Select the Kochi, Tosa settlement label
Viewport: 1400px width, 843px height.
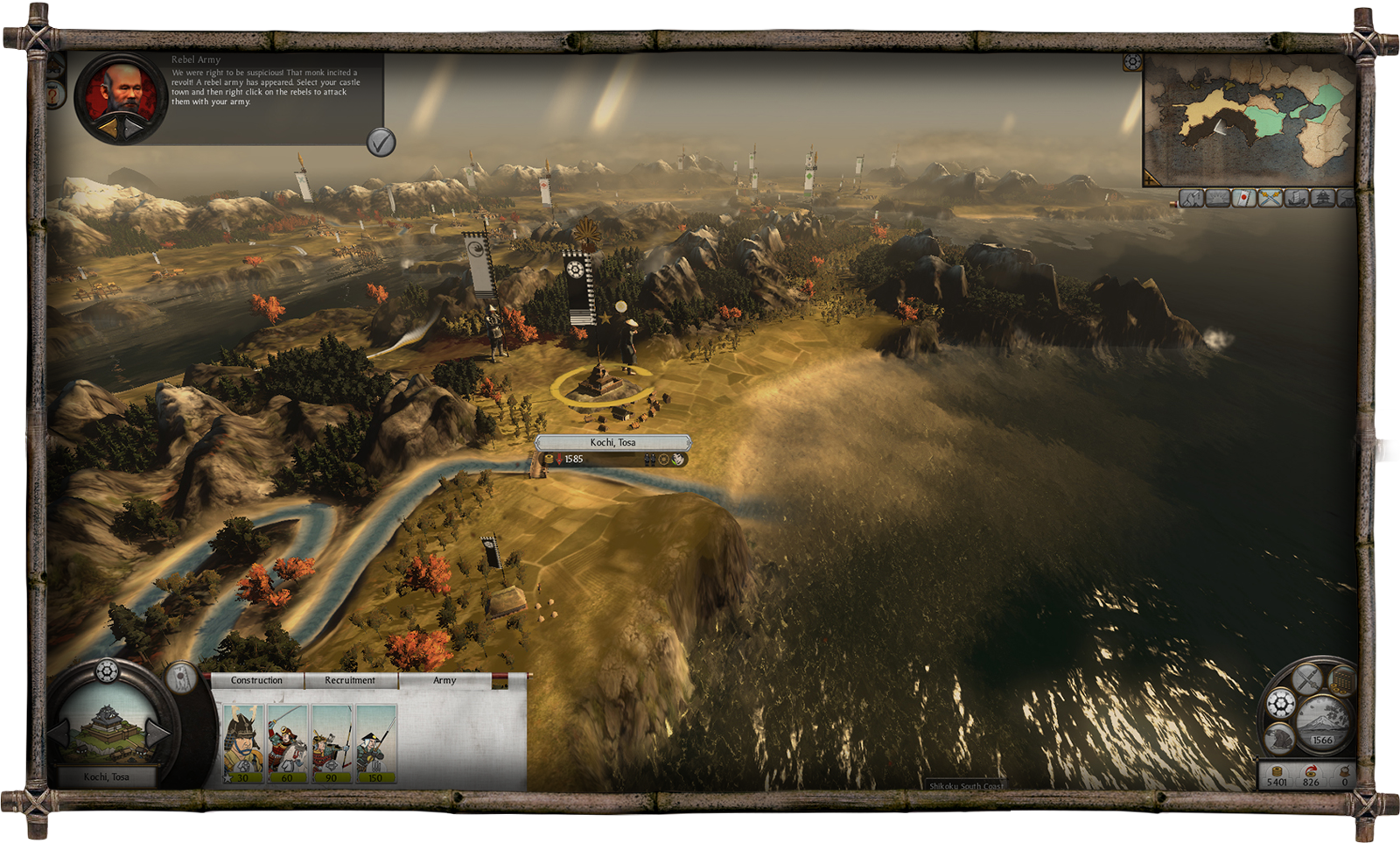(x=612, y=442)
